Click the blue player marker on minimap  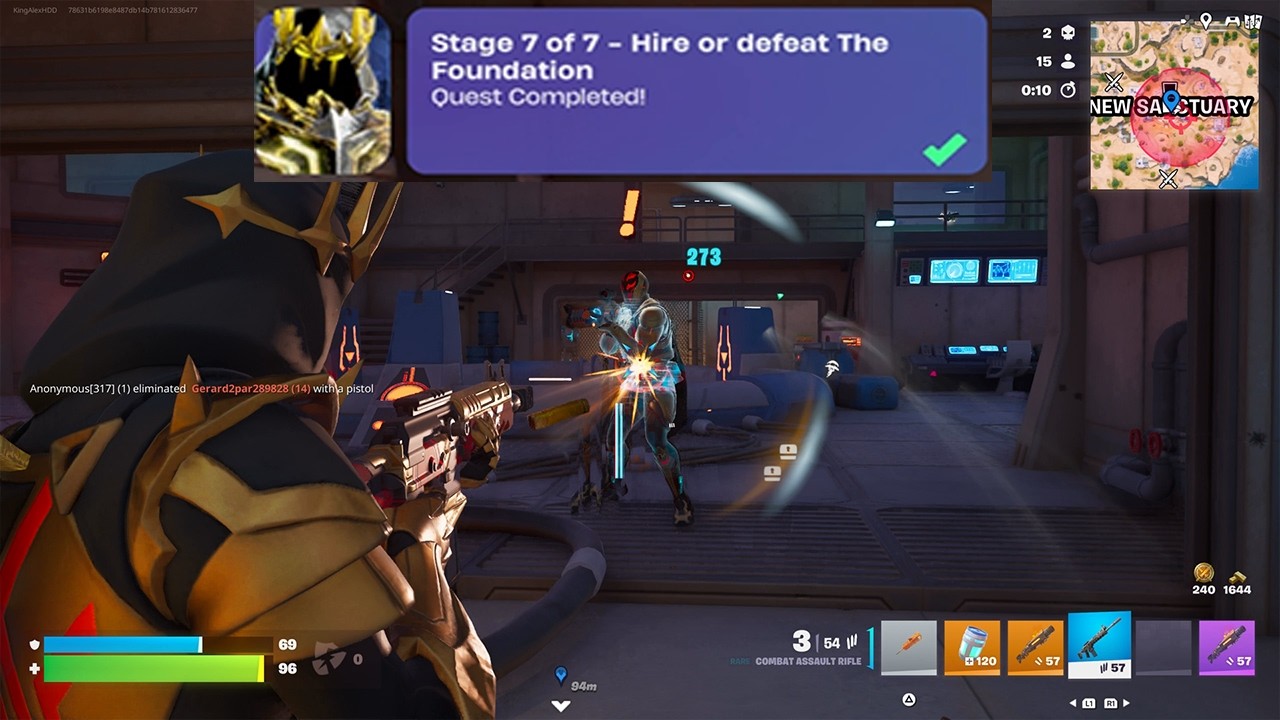click(1172, 99)
